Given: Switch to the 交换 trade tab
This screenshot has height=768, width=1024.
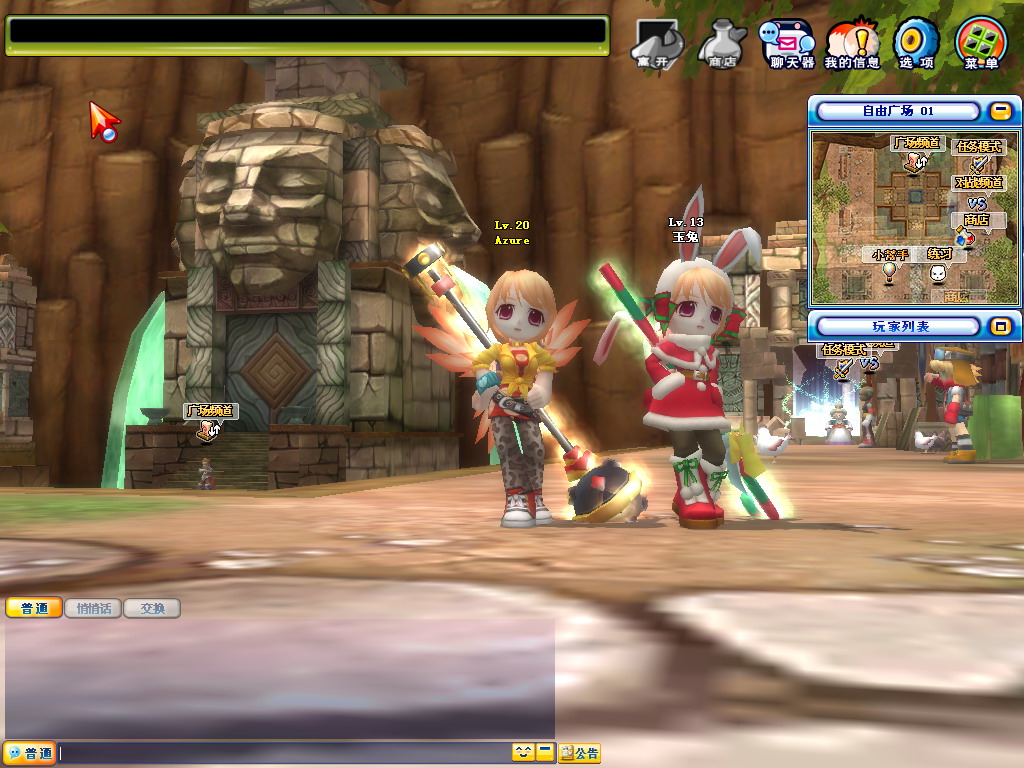Looking at the screenshot, I should (152, 608).
